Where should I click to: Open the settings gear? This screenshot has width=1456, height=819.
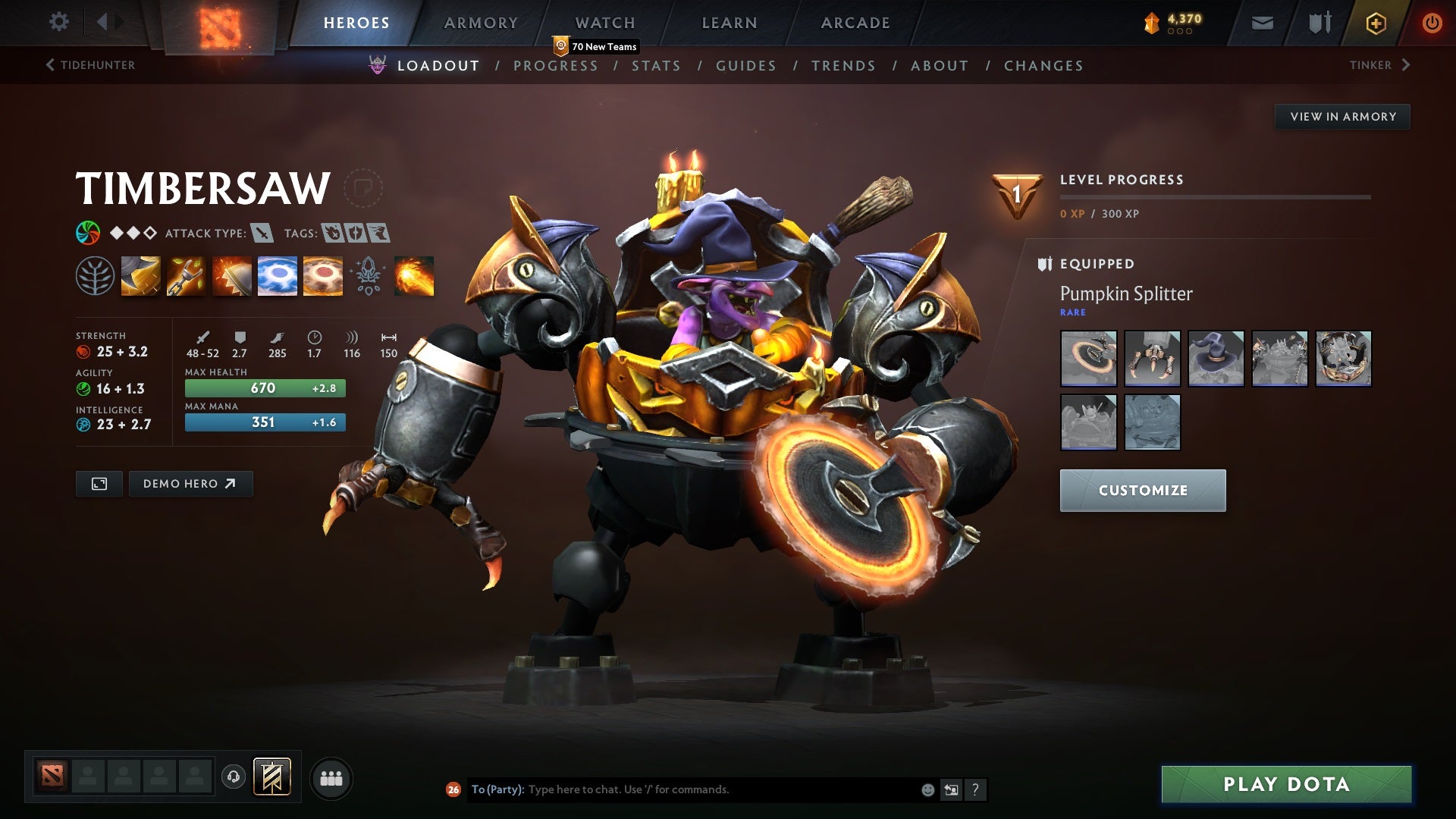59,22
